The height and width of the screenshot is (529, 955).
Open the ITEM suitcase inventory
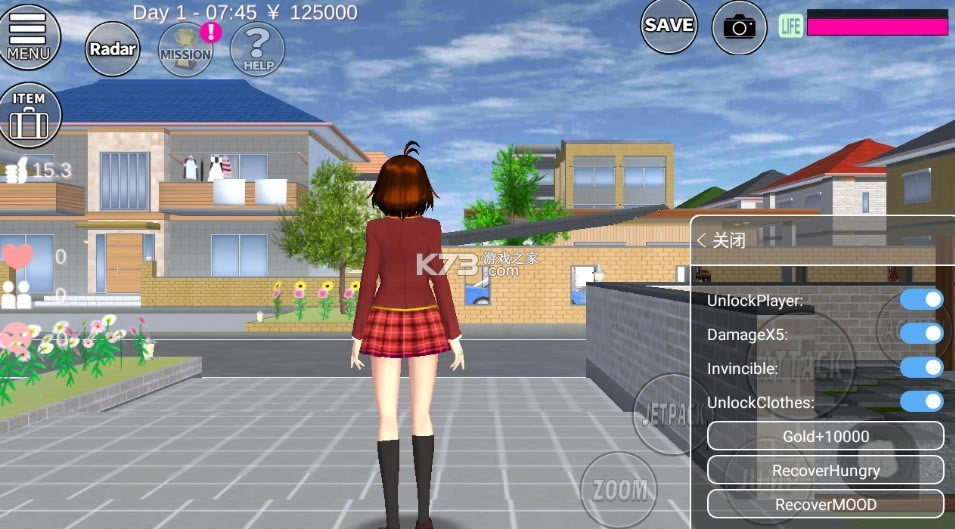point(30,114)
